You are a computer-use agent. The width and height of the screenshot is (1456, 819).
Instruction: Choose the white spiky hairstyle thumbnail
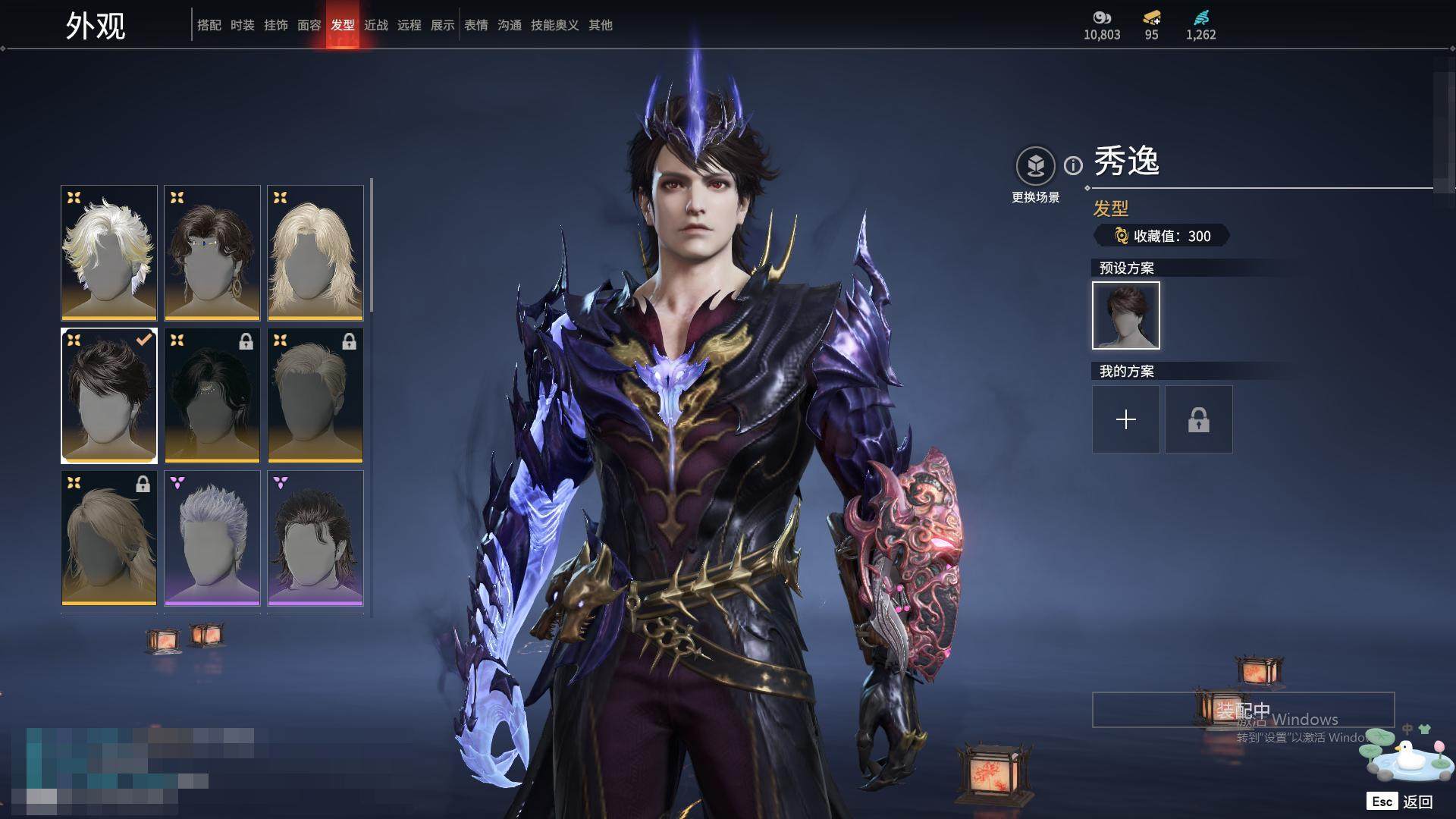pos(109,253)
